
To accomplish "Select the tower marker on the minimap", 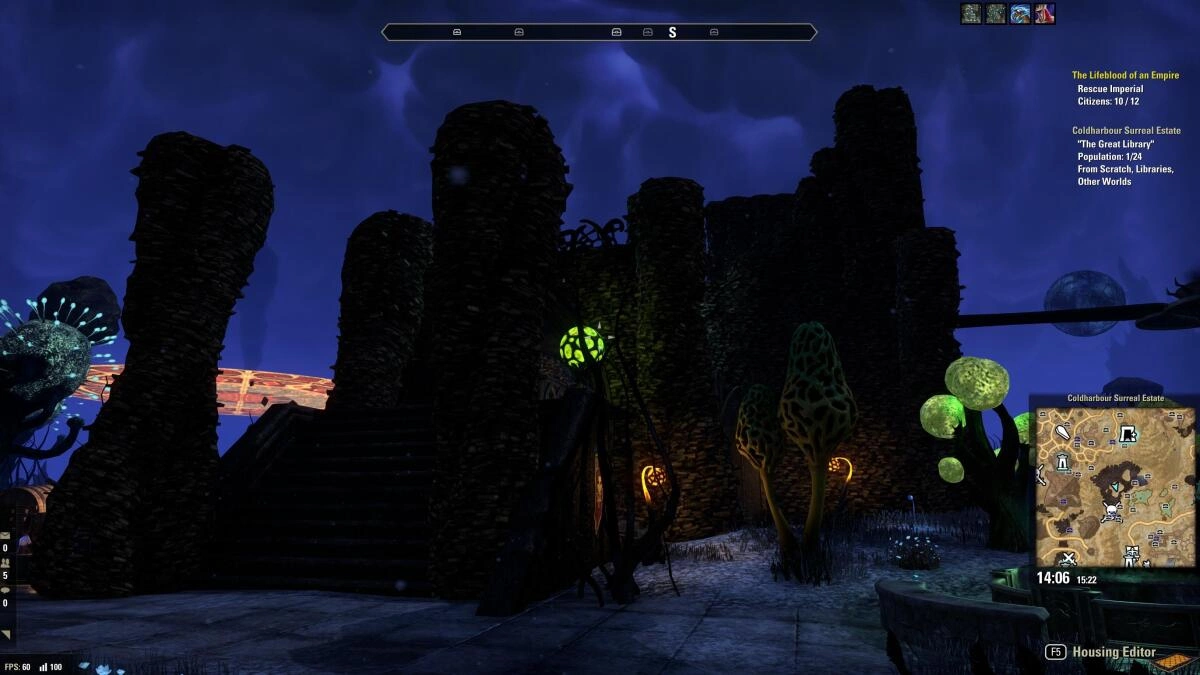I will coord(1062,460).
